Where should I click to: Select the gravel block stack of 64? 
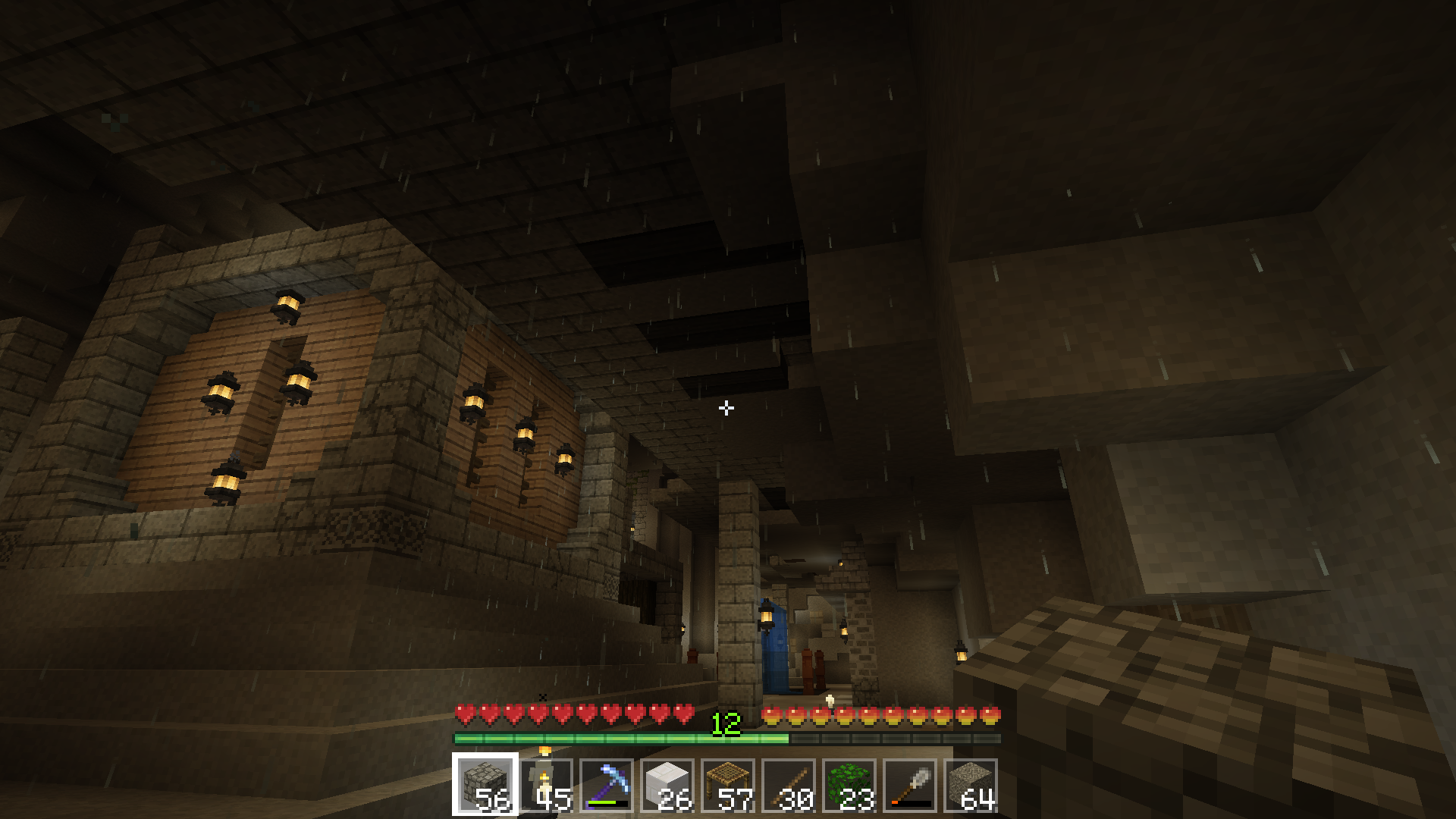(x=971, y=785)
